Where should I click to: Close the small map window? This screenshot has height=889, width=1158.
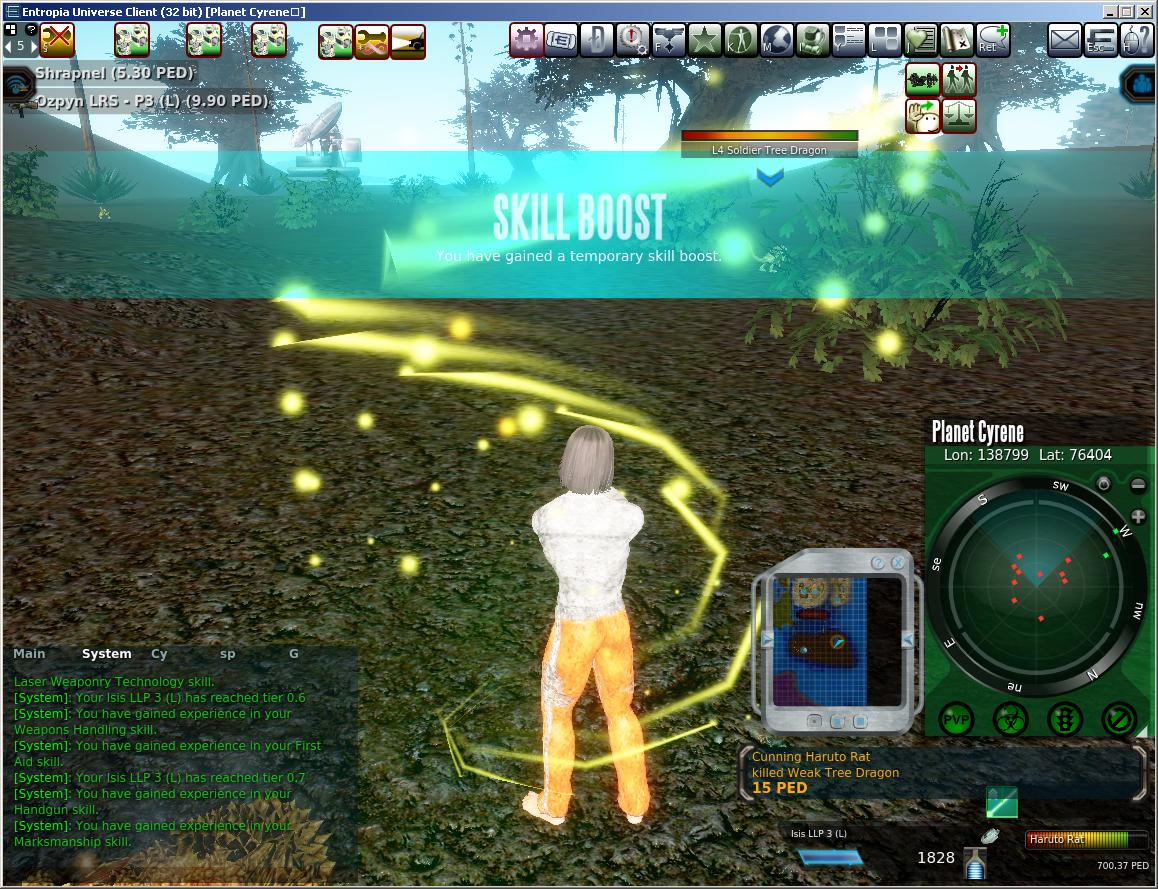tap(897, 563)
